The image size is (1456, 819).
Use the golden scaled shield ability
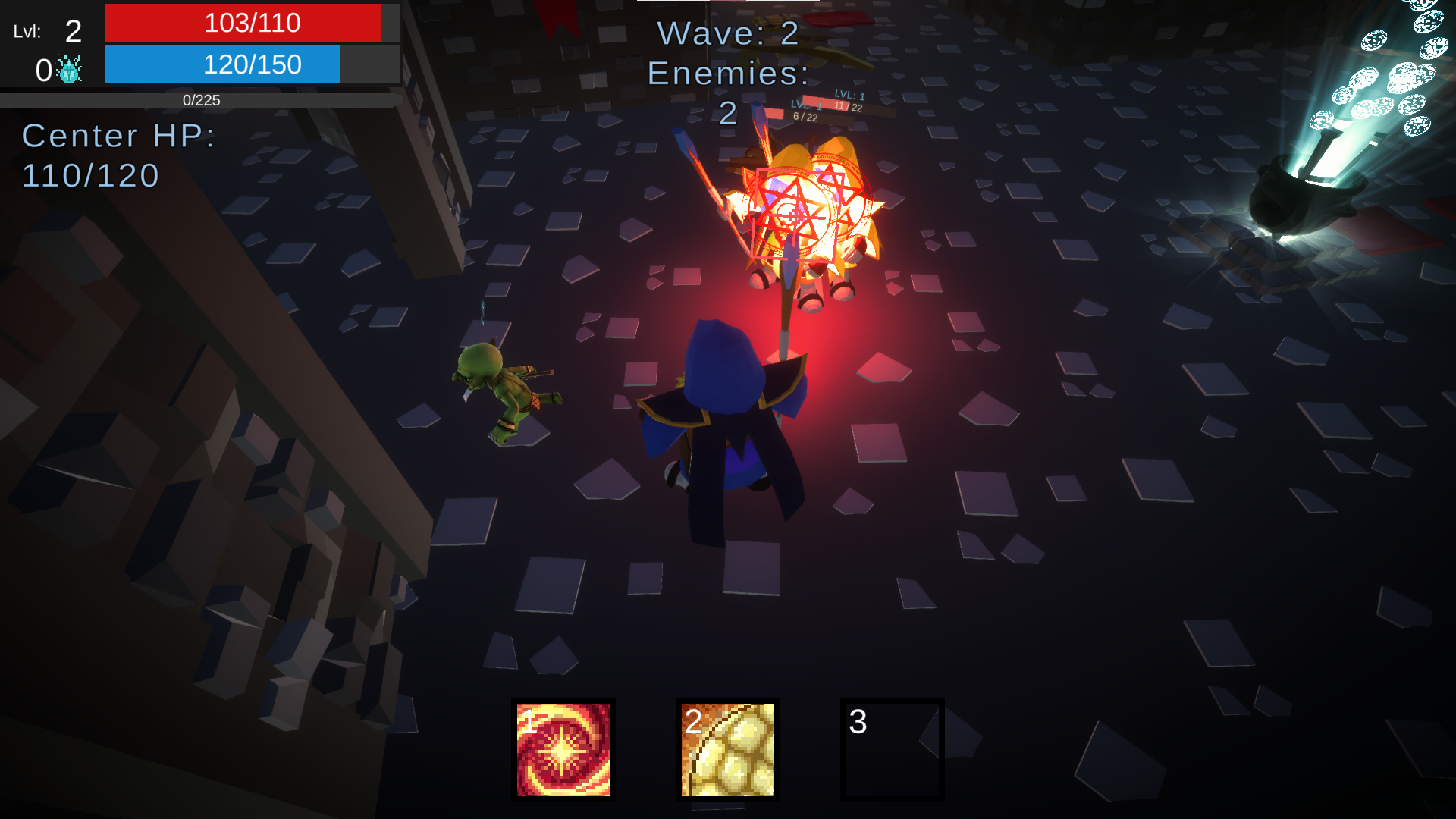pos(727,749)
